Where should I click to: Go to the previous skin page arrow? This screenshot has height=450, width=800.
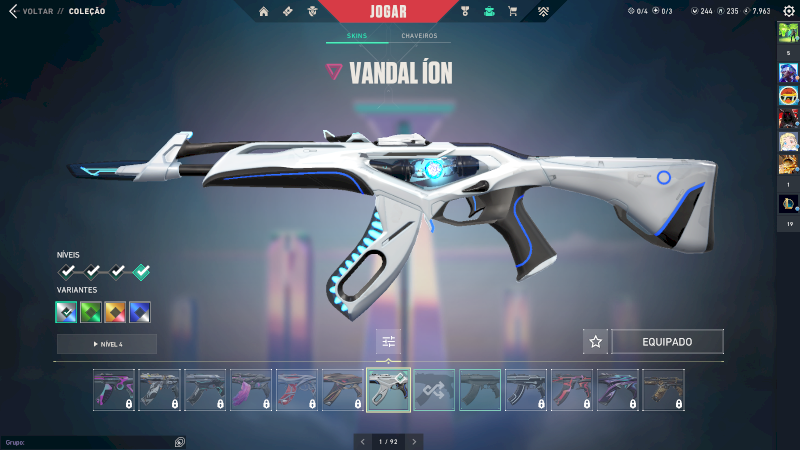pos(363,441)
